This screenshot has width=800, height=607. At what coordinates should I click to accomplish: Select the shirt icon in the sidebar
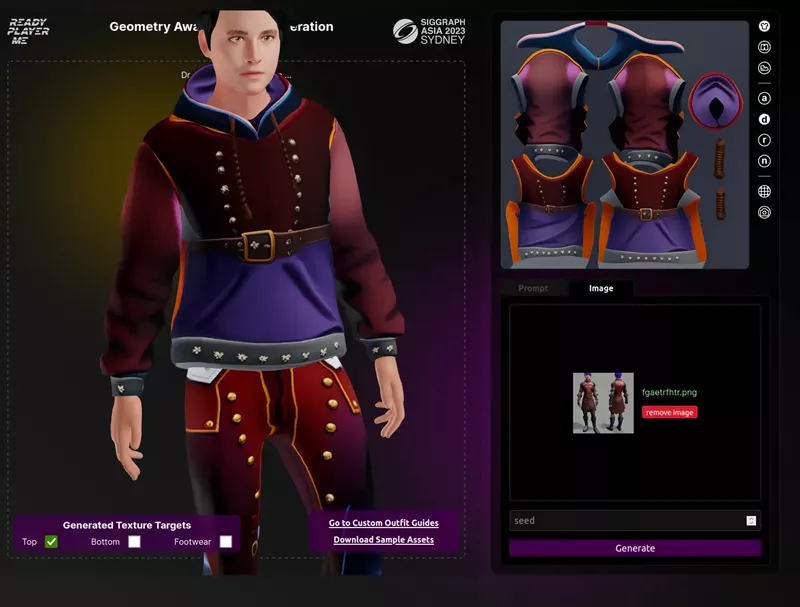[765, 26]
